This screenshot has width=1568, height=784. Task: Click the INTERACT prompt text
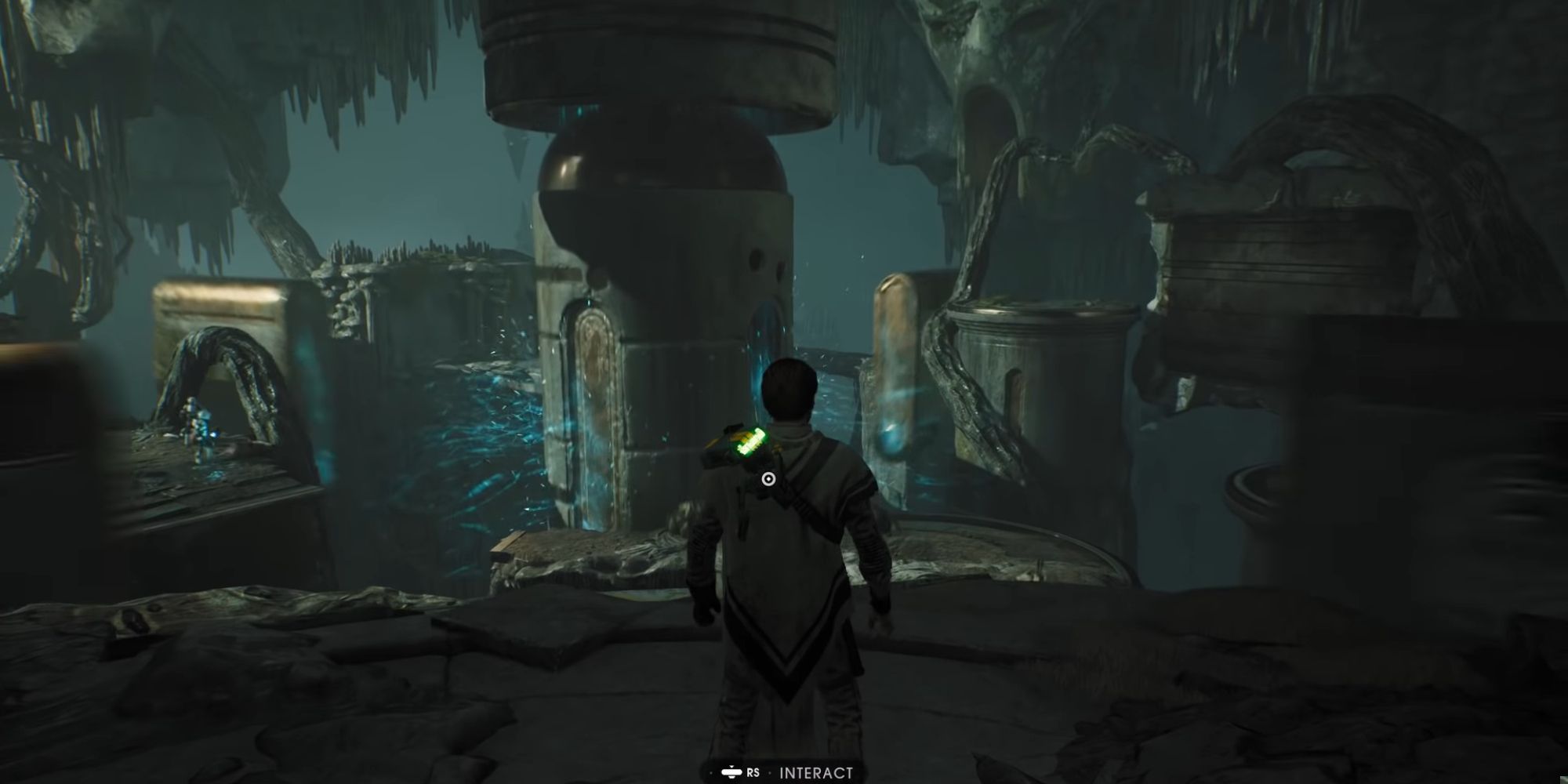point(815,772)
